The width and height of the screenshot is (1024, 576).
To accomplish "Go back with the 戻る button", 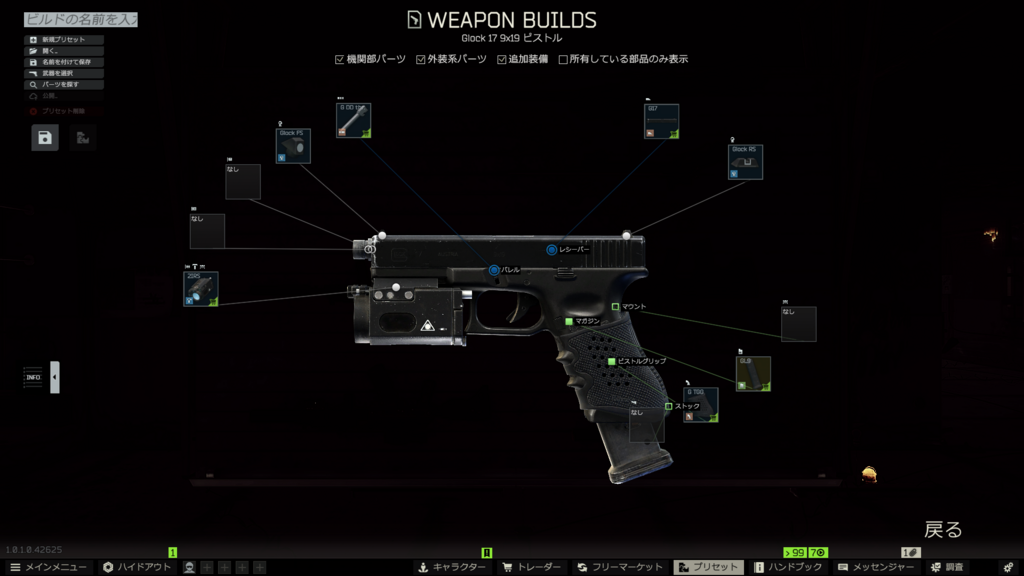I will coord(942,529).
